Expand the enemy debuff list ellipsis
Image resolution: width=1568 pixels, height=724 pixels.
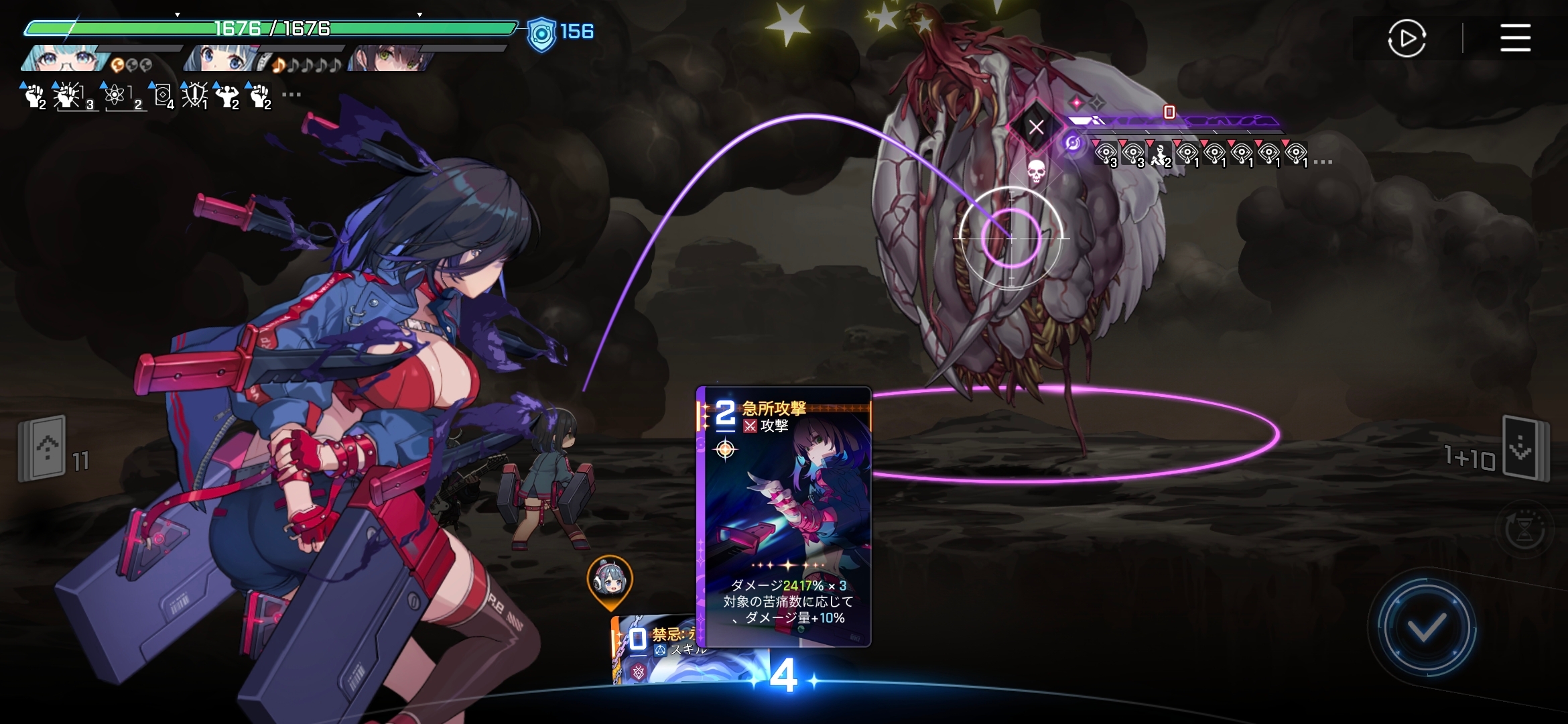coord(1323,162)
